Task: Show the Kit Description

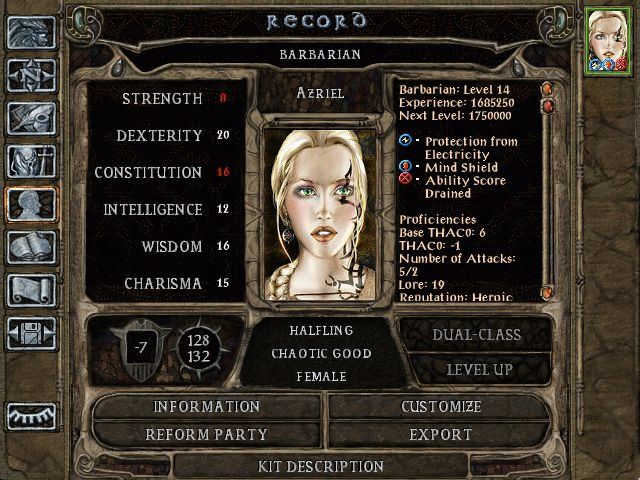Action: [320, 466]
